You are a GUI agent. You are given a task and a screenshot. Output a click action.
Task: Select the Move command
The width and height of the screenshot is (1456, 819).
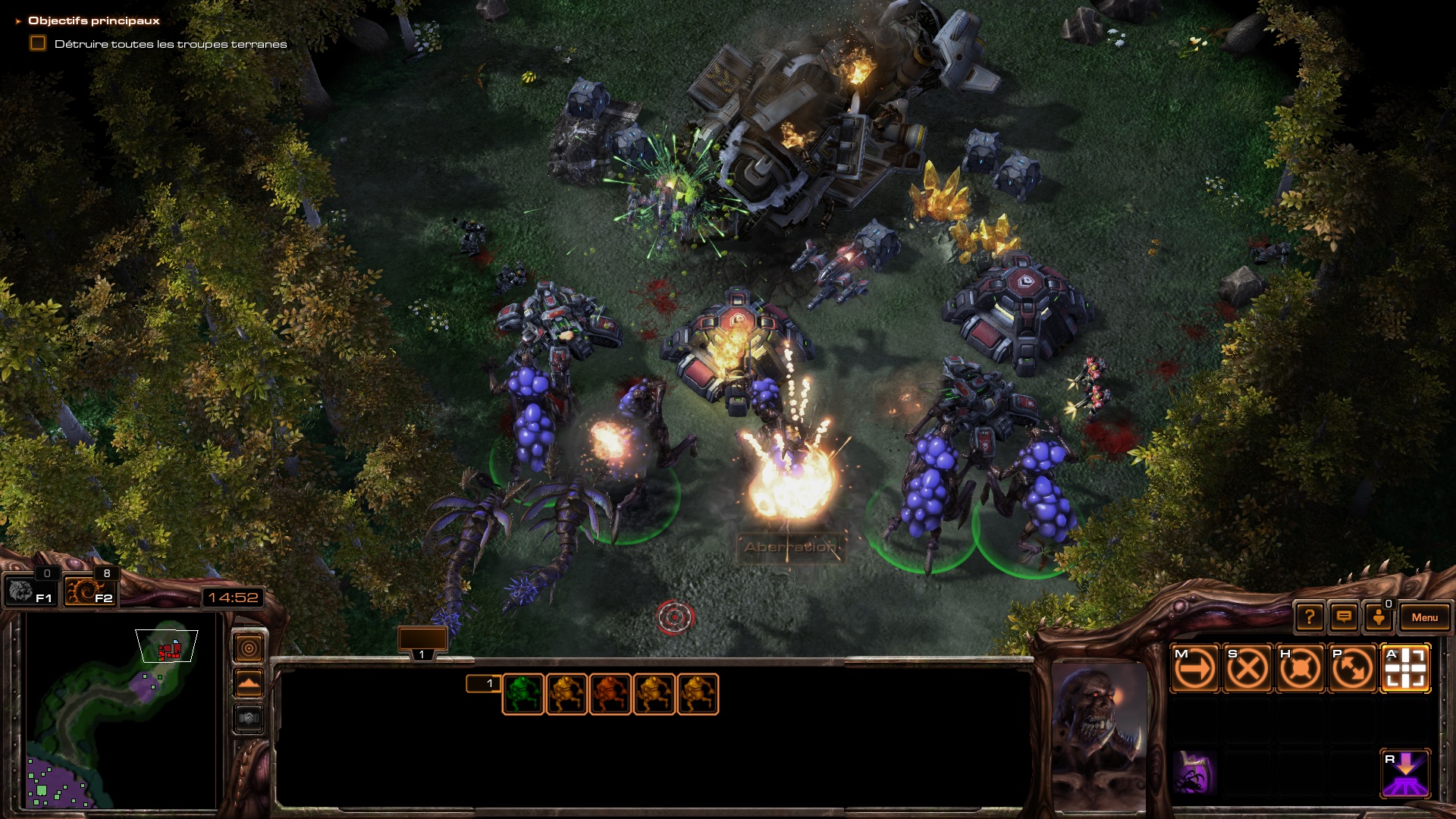click(1195, 669)
